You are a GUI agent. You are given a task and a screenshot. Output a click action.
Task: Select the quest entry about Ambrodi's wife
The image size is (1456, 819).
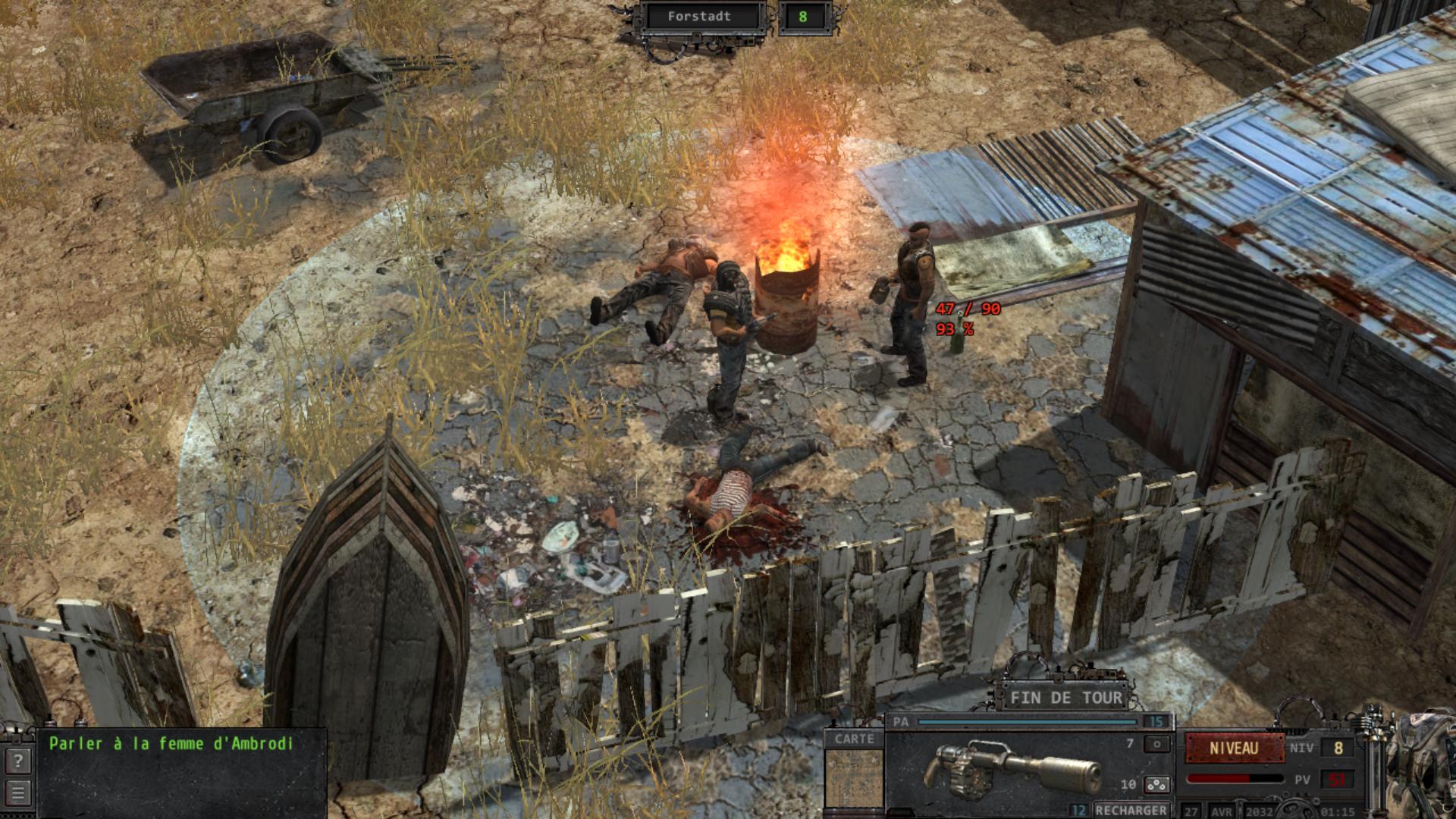coord(171,744)
